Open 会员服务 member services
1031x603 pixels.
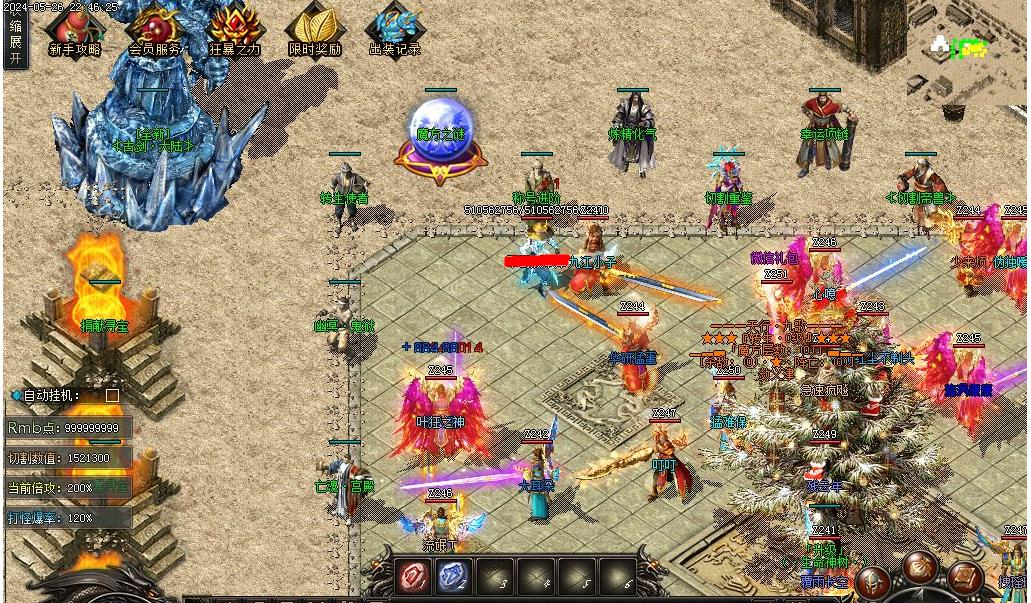point(155,30)
